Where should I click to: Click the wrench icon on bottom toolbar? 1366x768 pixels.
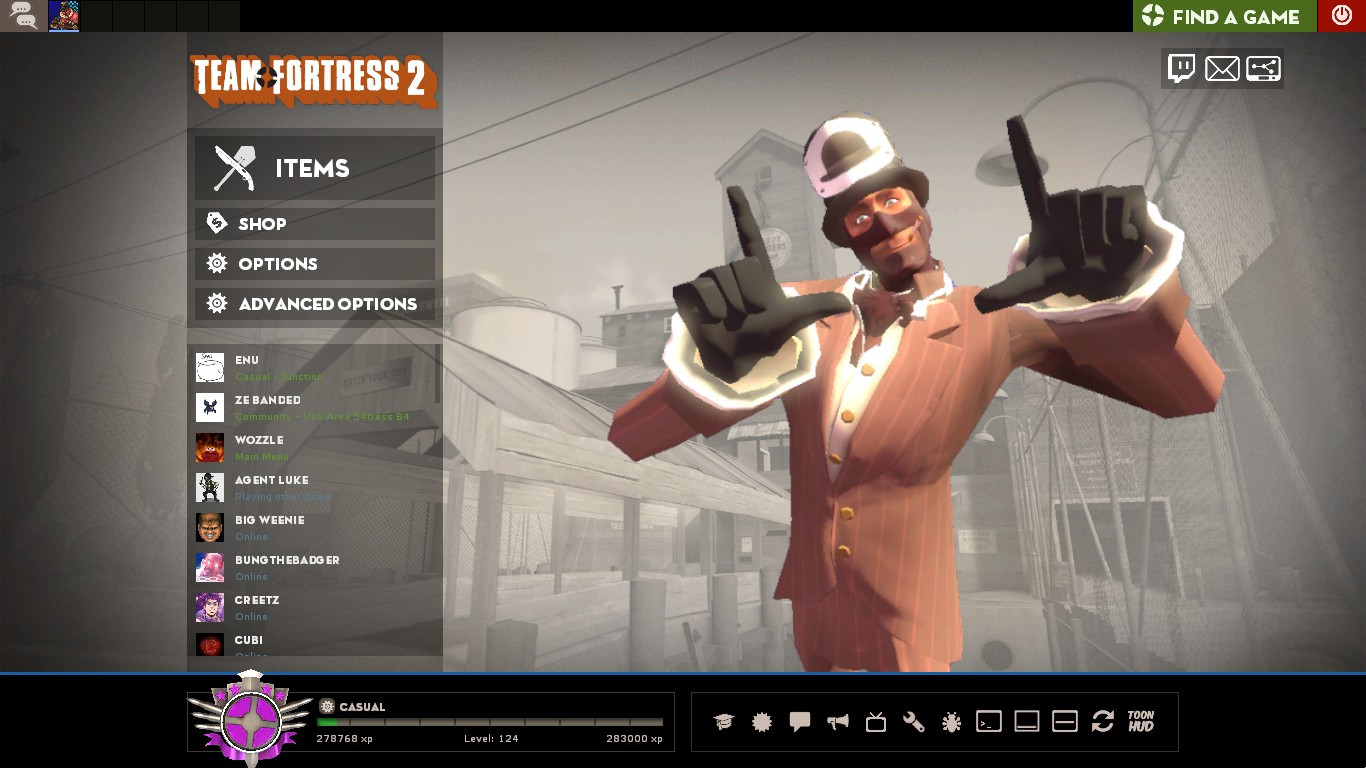tap(915, 721)
